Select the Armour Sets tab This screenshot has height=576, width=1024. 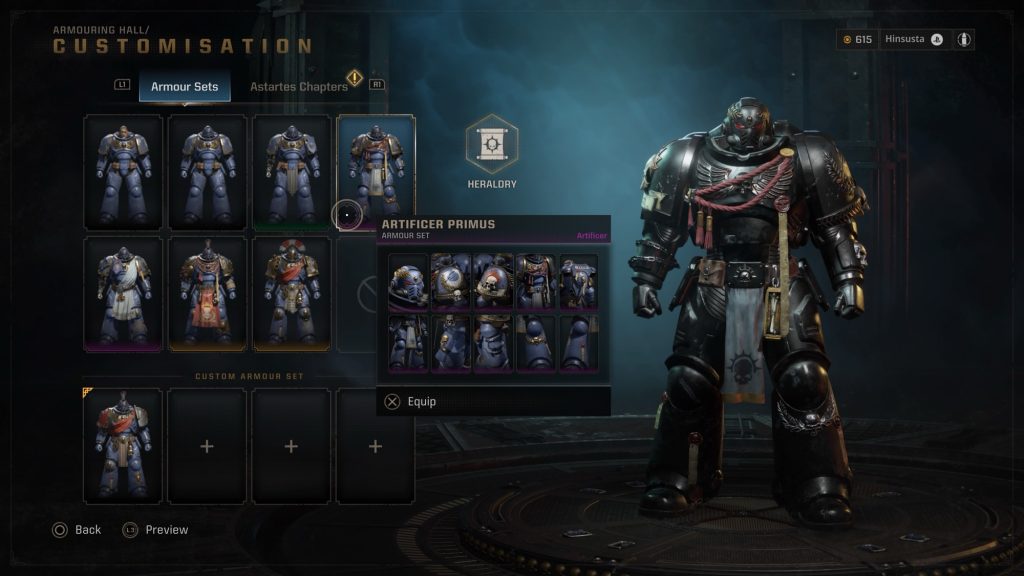[x=184, y=87]
